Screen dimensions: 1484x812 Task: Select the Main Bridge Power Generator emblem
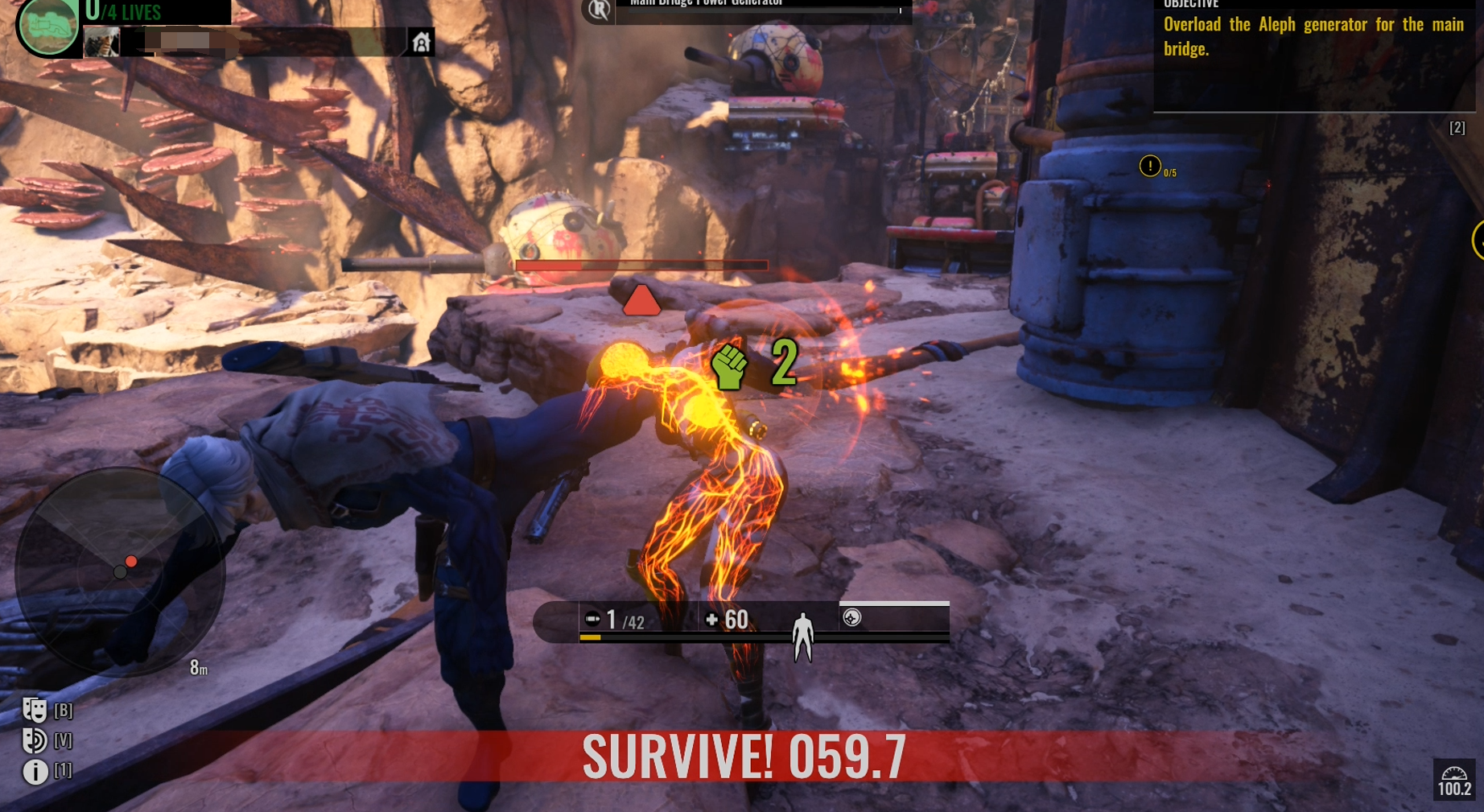[598, 10]
